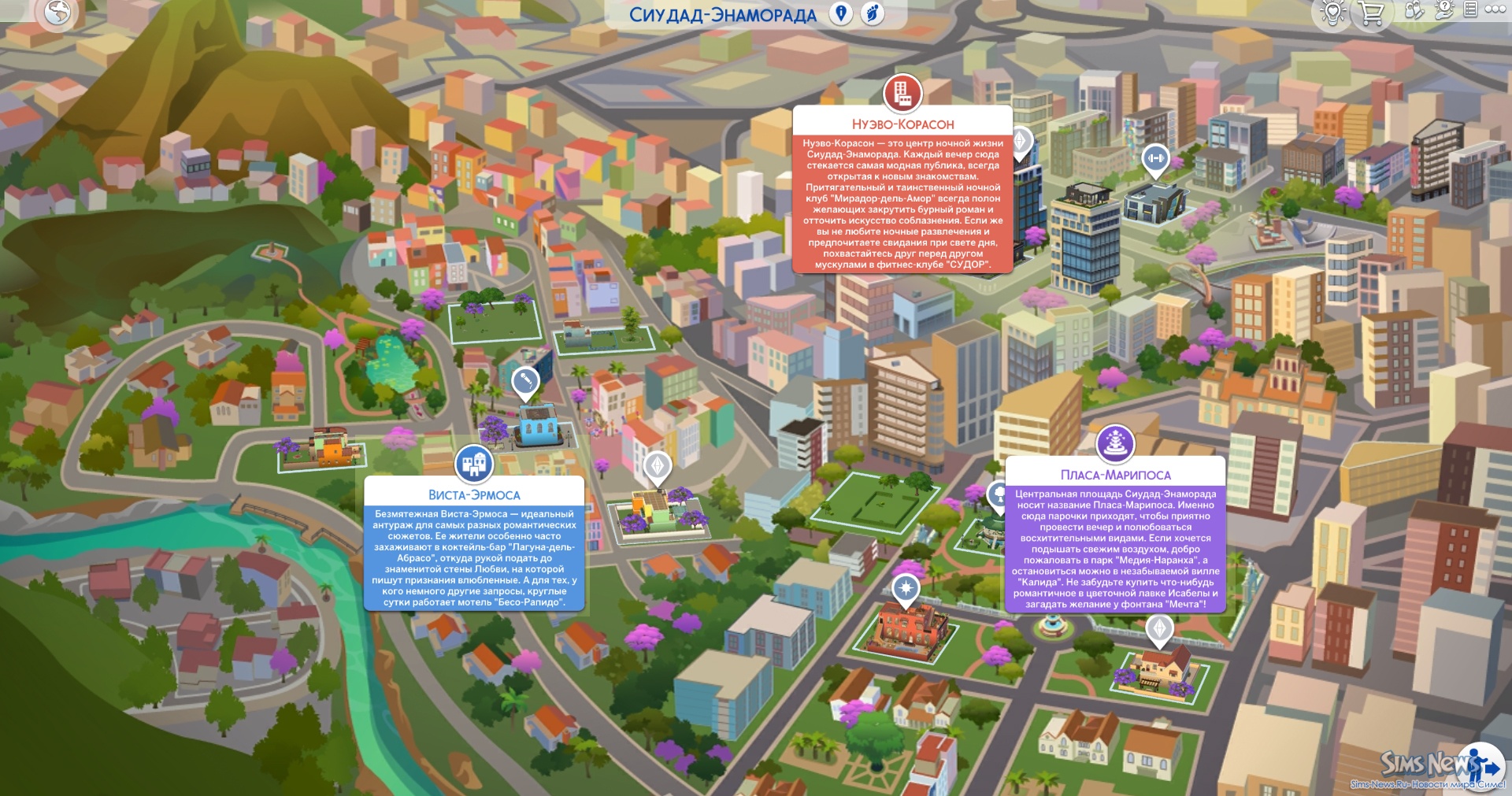The width and height of the screenshot is (1512, 796).
Task: Select the plumbob marker above the Виста-Эрмоса panel
Action: [x=658, y=466]
